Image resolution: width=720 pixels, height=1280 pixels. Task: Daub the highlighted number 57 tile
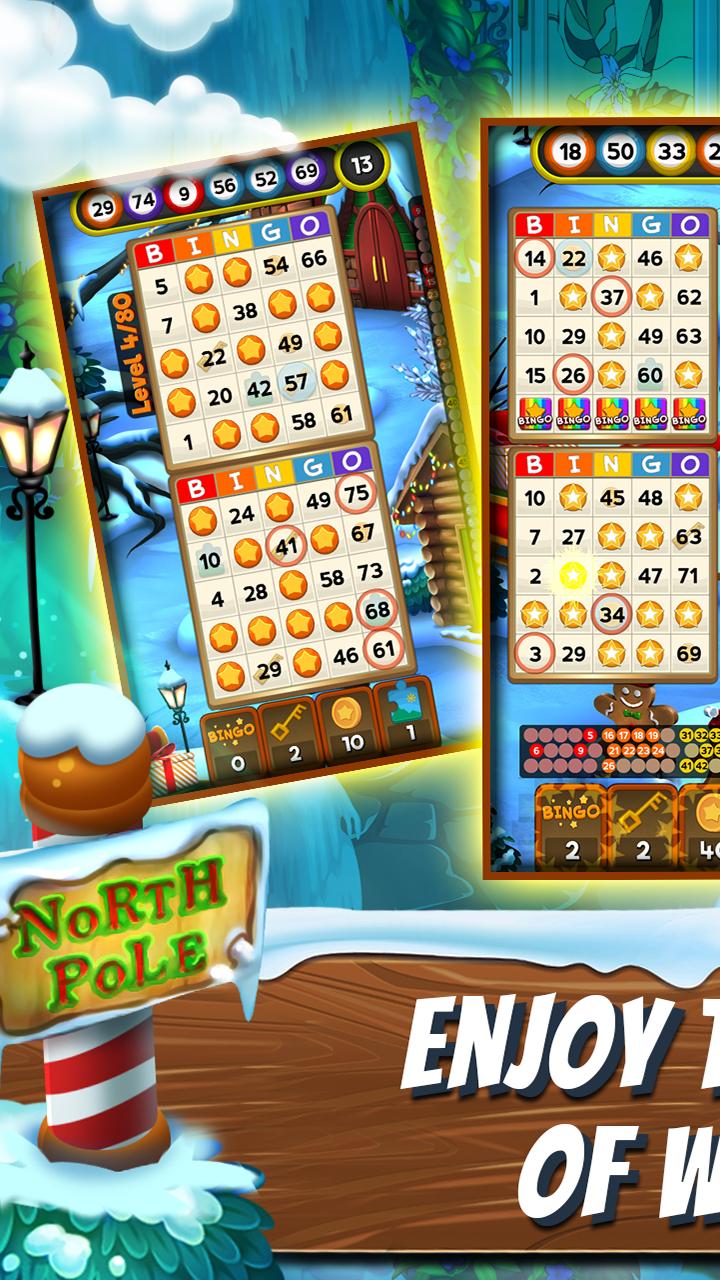296,382
